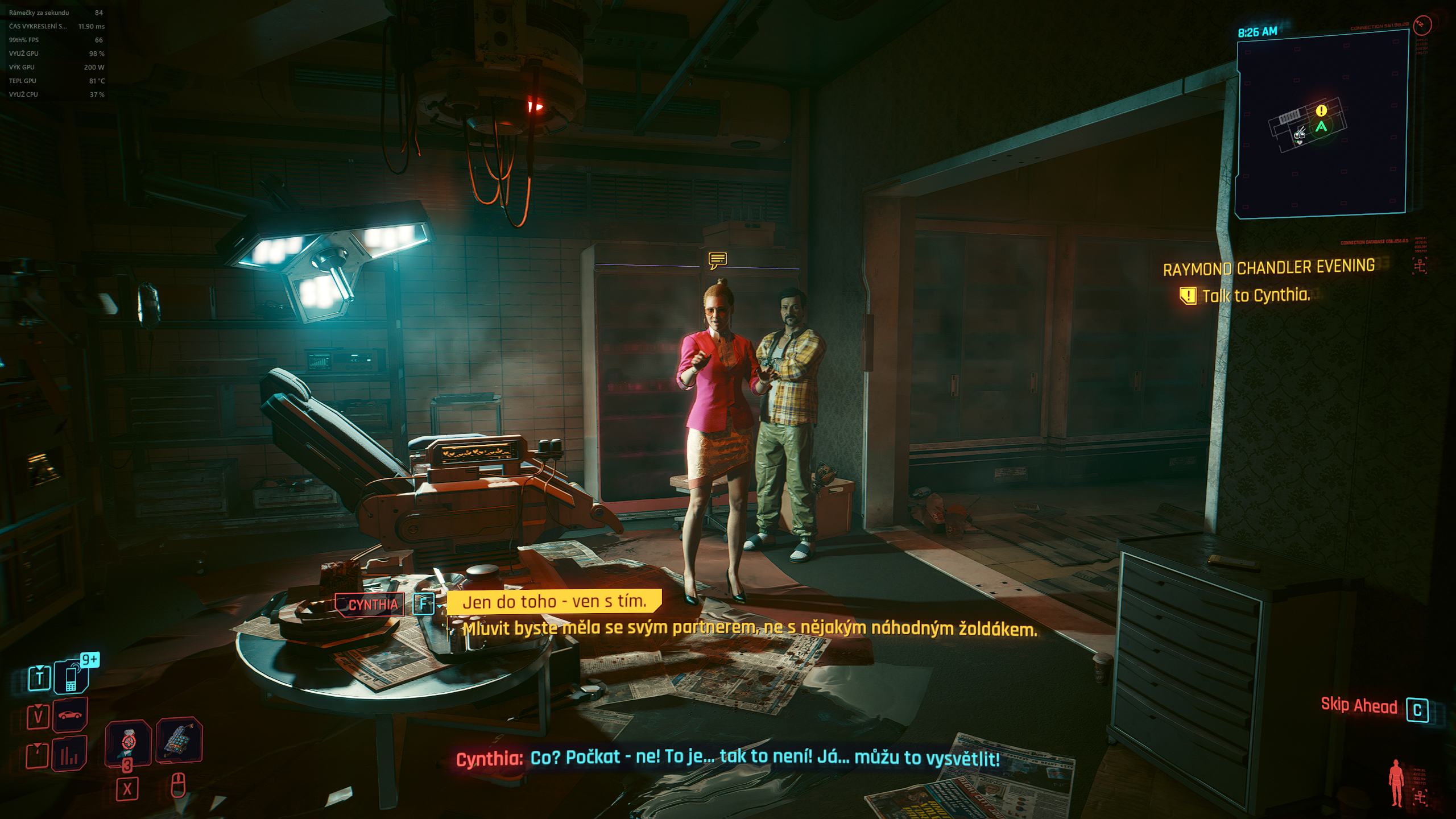The width and height of the screenshot is (1456, 819).
Task: Click the red body-status figure icon
Action: click(1396, 783)
